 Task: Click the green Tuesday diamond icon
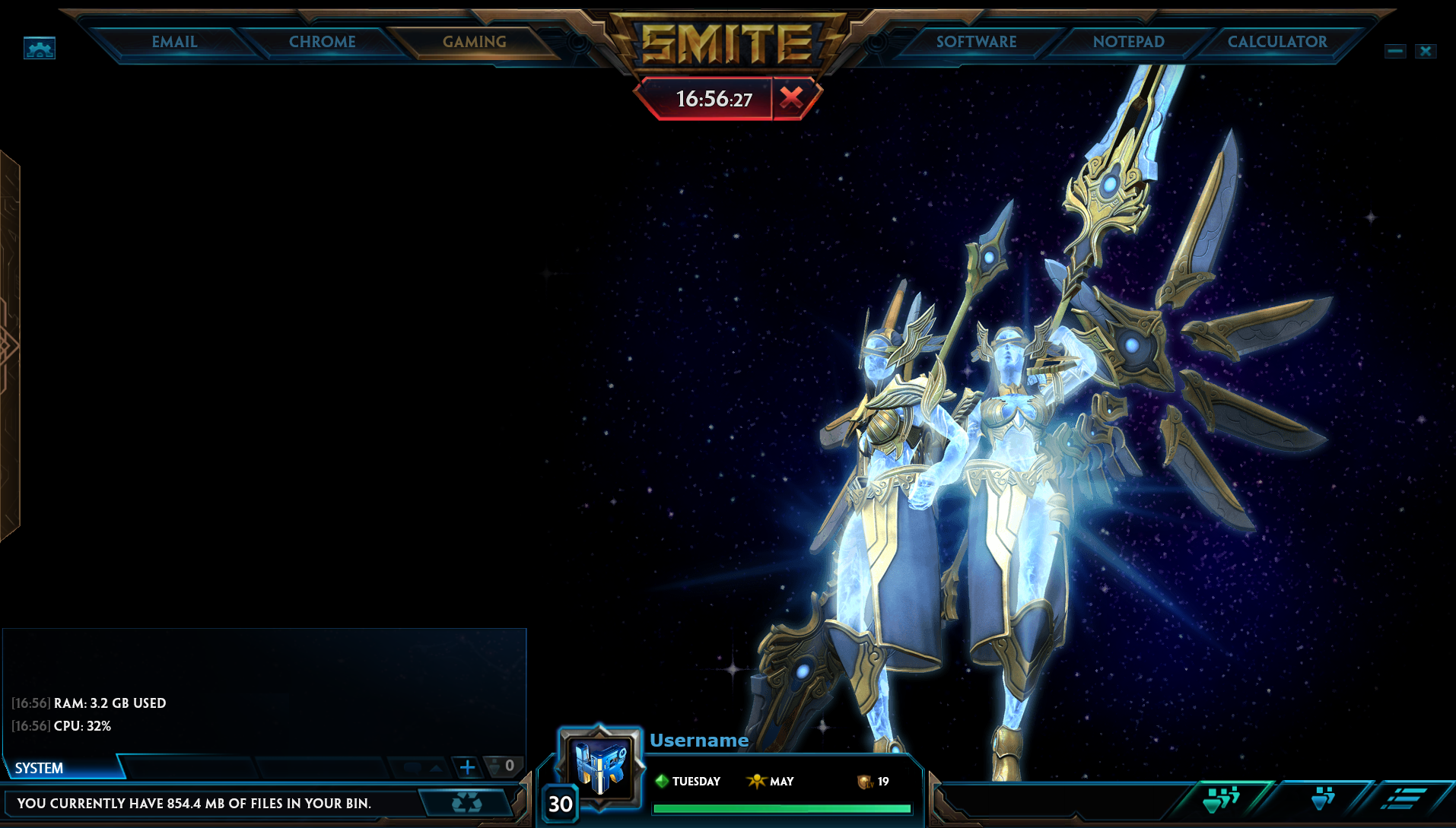pos(661,781)
